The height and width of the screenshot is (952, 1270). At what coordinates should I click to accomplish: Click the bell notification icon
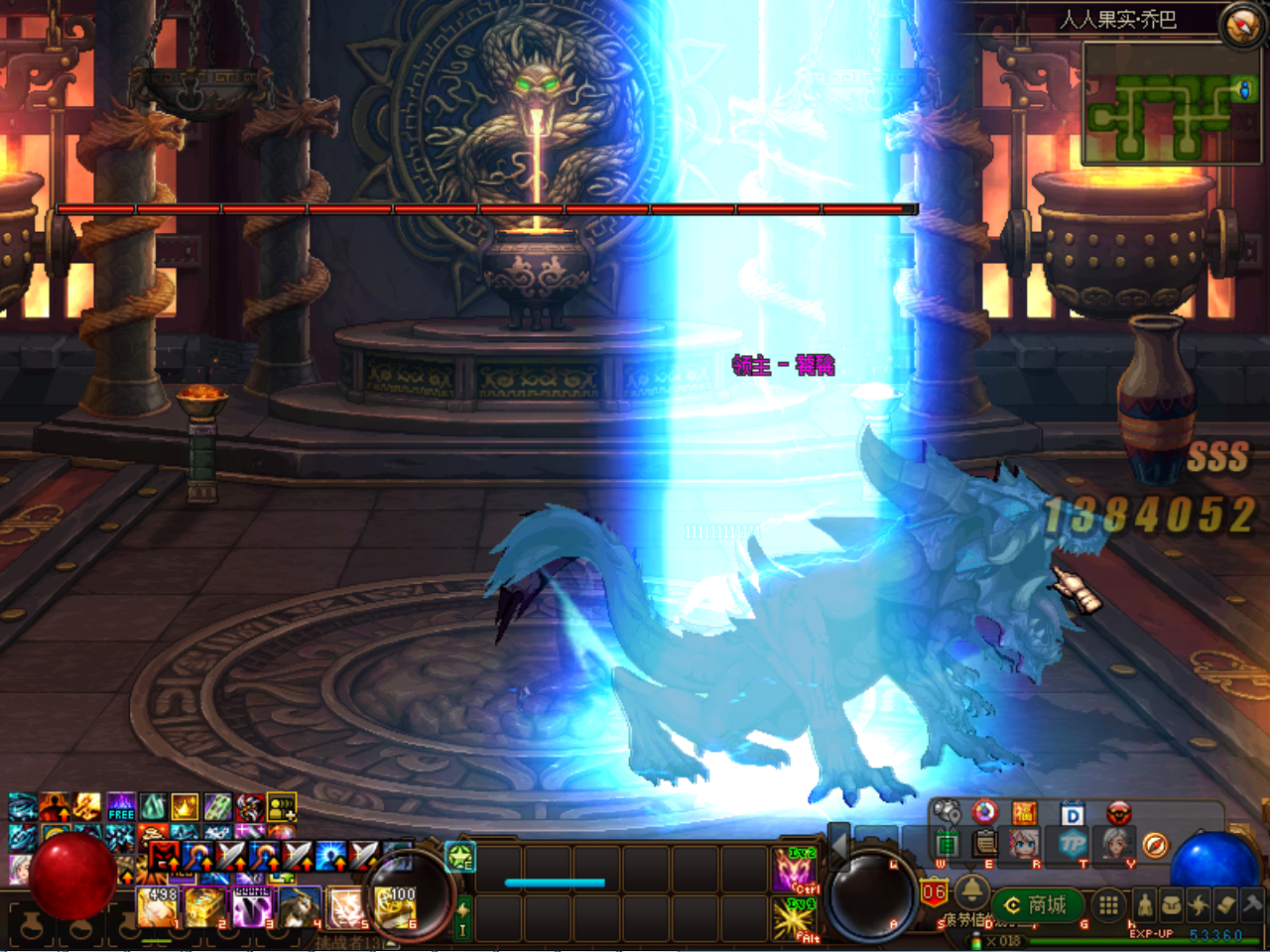pos(971,893)
